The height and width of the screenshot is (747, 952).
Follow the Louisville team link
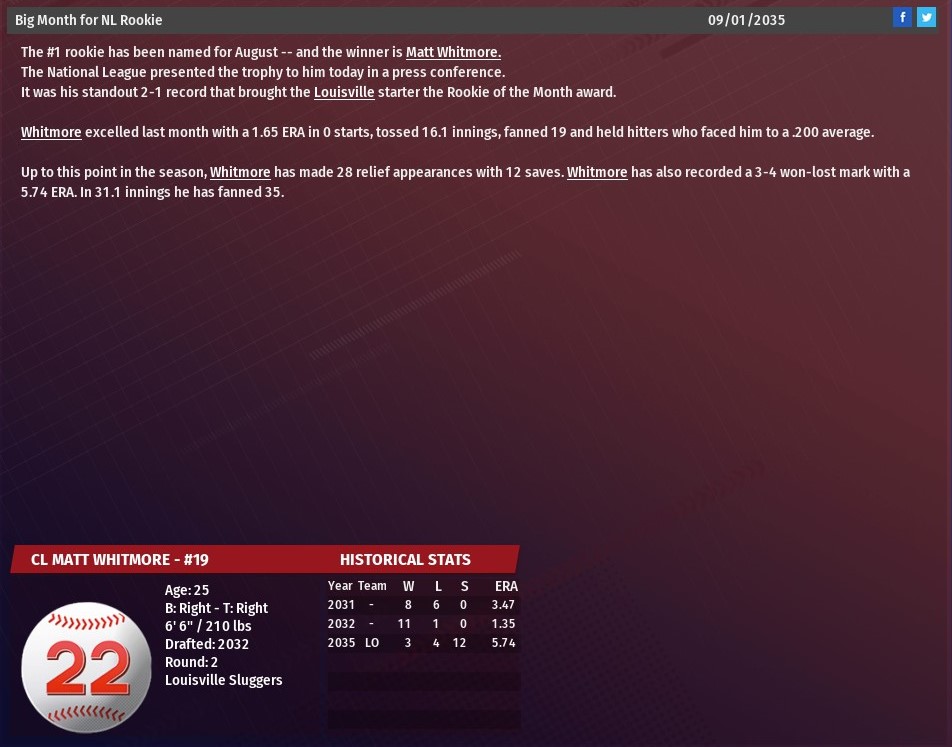344,92
